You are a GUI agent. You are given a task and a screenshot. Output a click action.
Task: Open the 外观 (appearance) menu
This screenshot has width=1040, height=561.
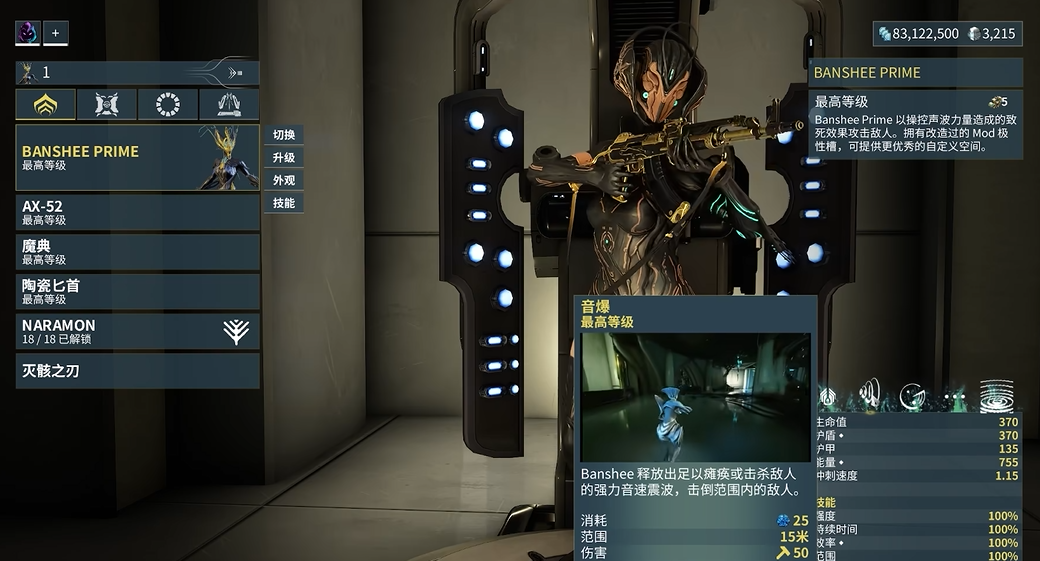point(284,181)
